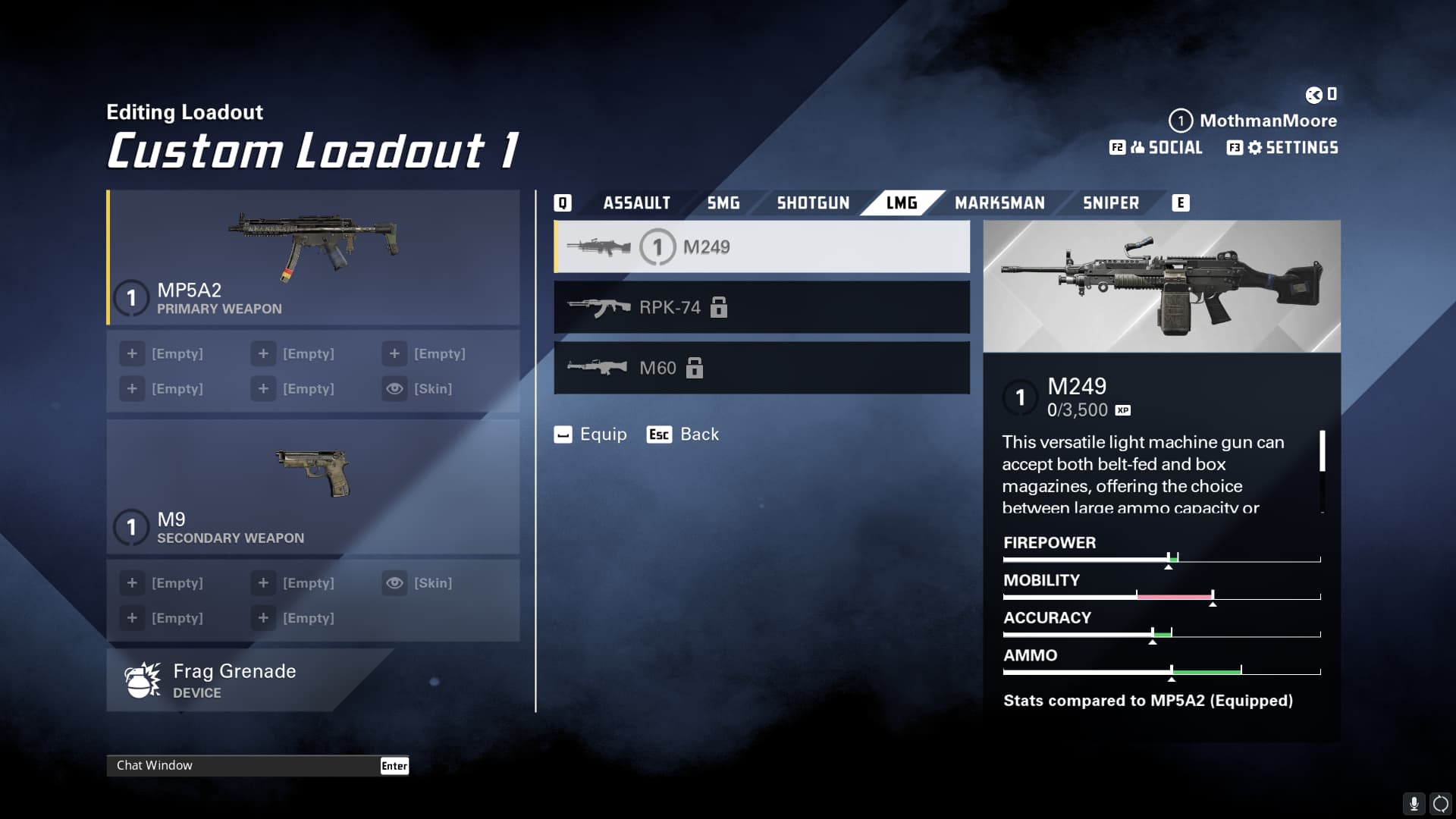Click the Chat Window input field
The image size is (1456, 819).
coord(243,766)
